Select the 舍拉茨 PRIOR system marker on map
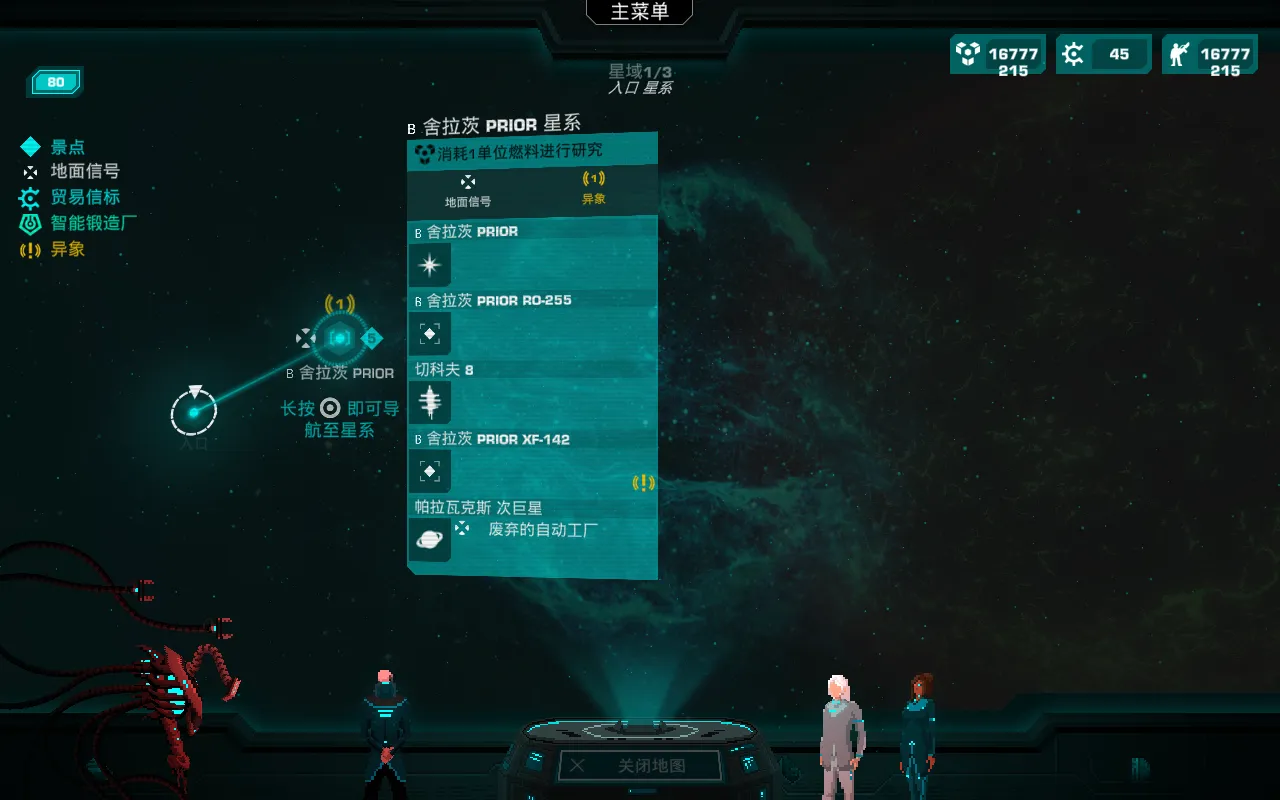1280x800 pixels. (x=340, y=338)
